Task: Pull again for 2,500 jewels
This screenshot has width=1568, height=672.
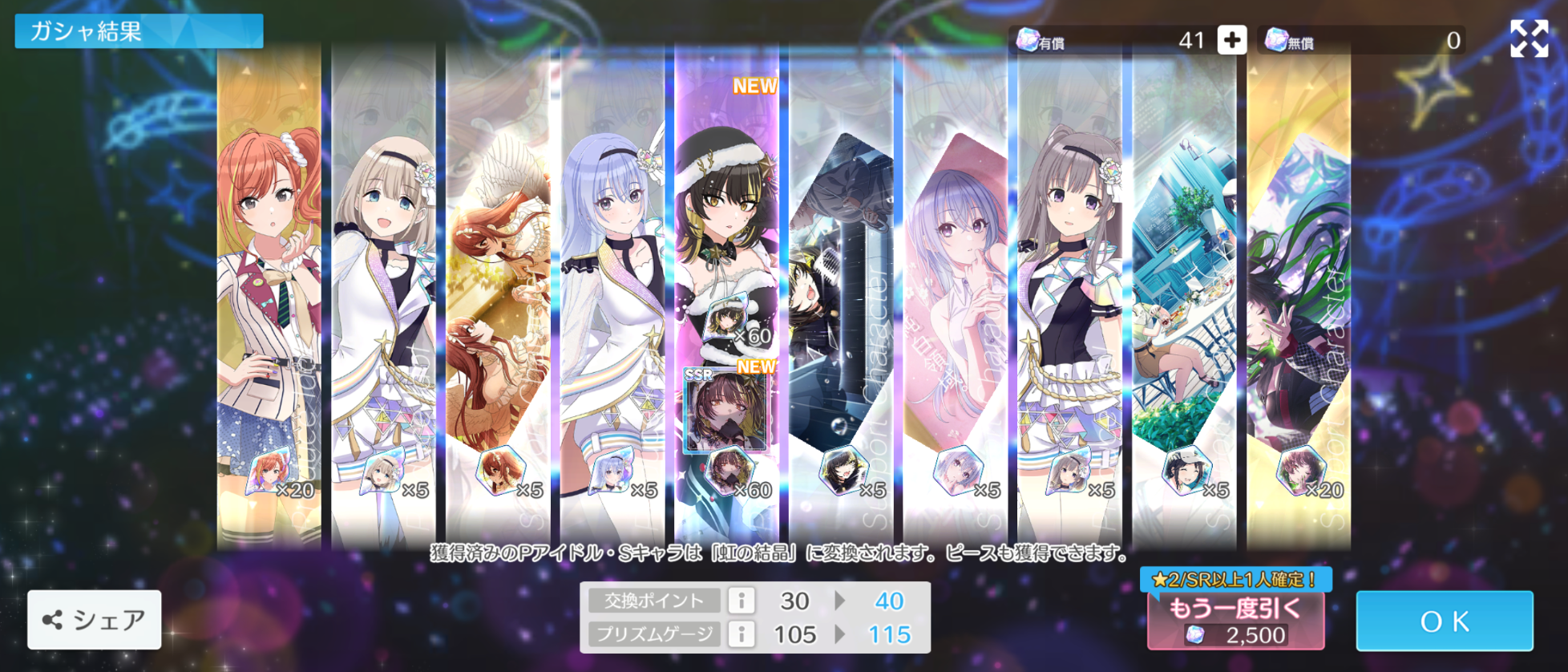Action: tap(1235, 621)
